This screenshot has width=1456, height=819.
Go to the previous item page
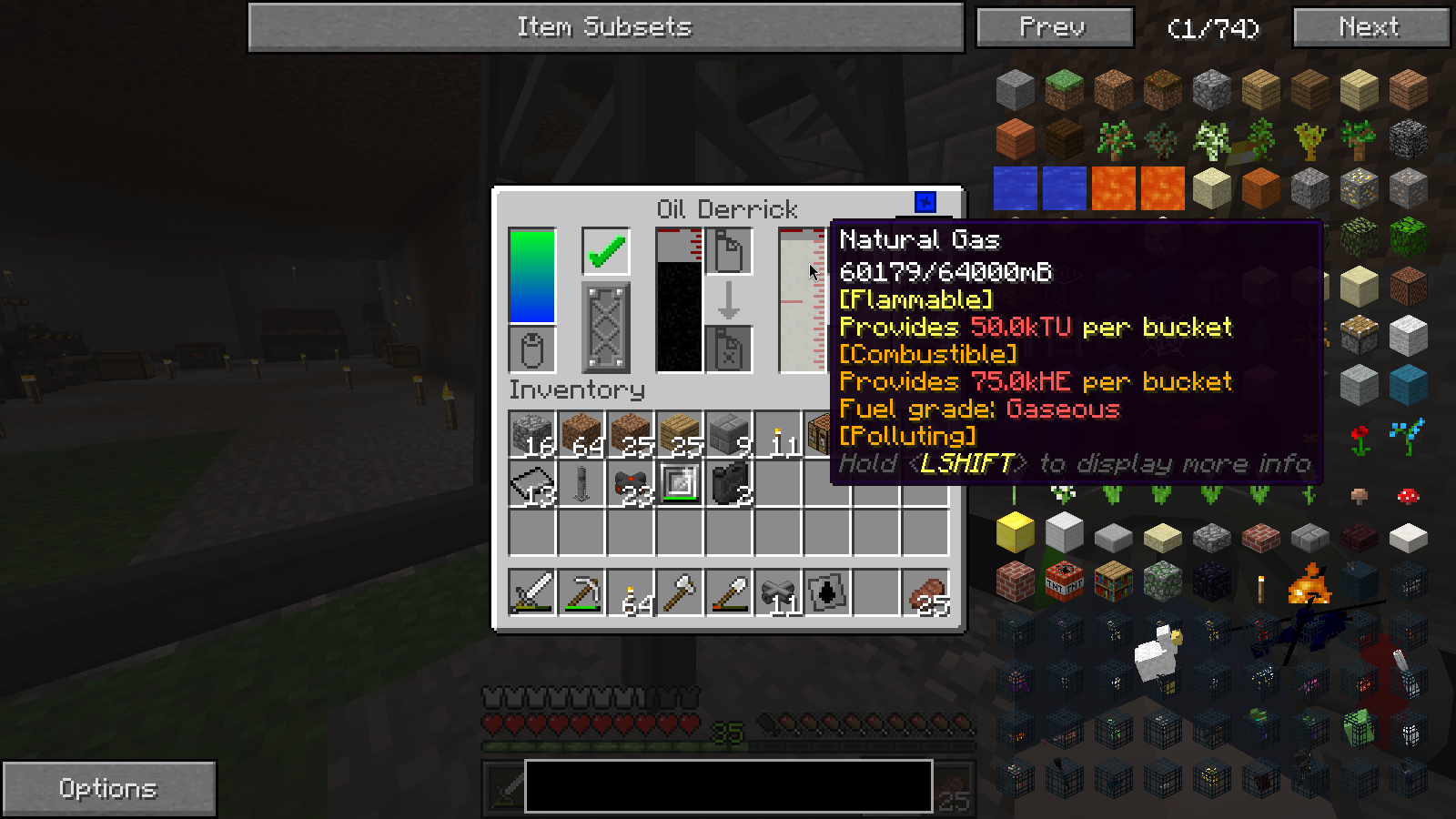pyautogui.click(x=1054, y=27)
